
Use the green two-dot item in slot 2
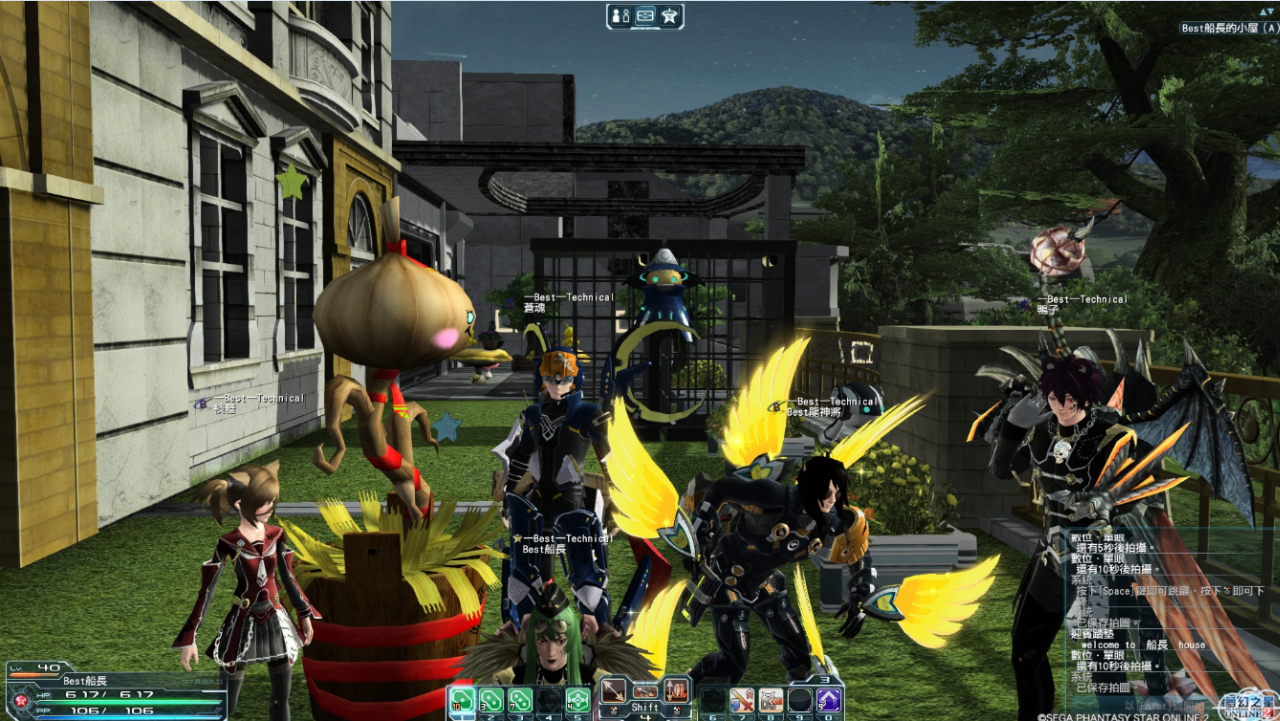(x=491, y=699)
